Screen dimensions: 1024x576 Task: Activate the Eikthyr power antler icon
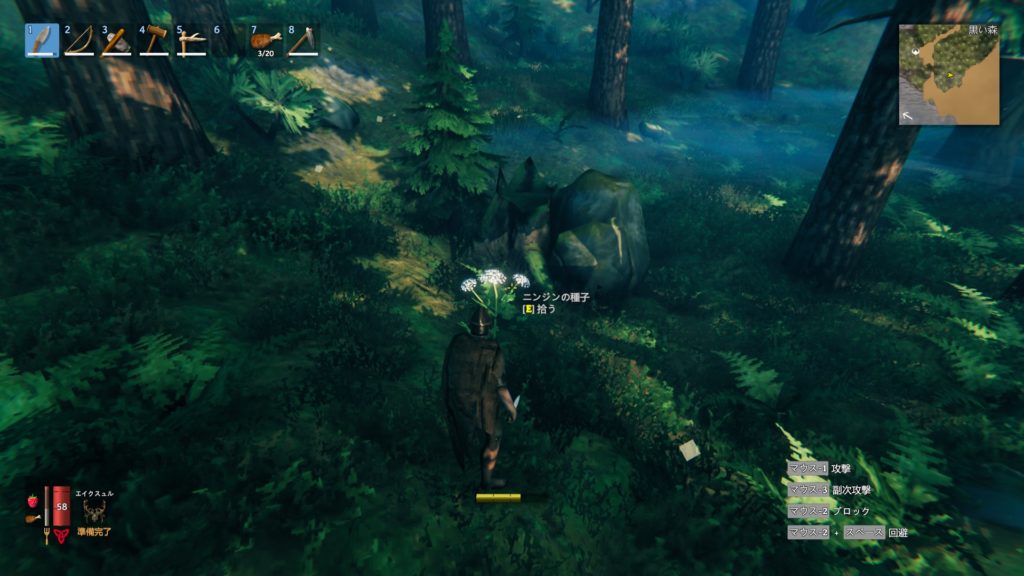point(95,511)
